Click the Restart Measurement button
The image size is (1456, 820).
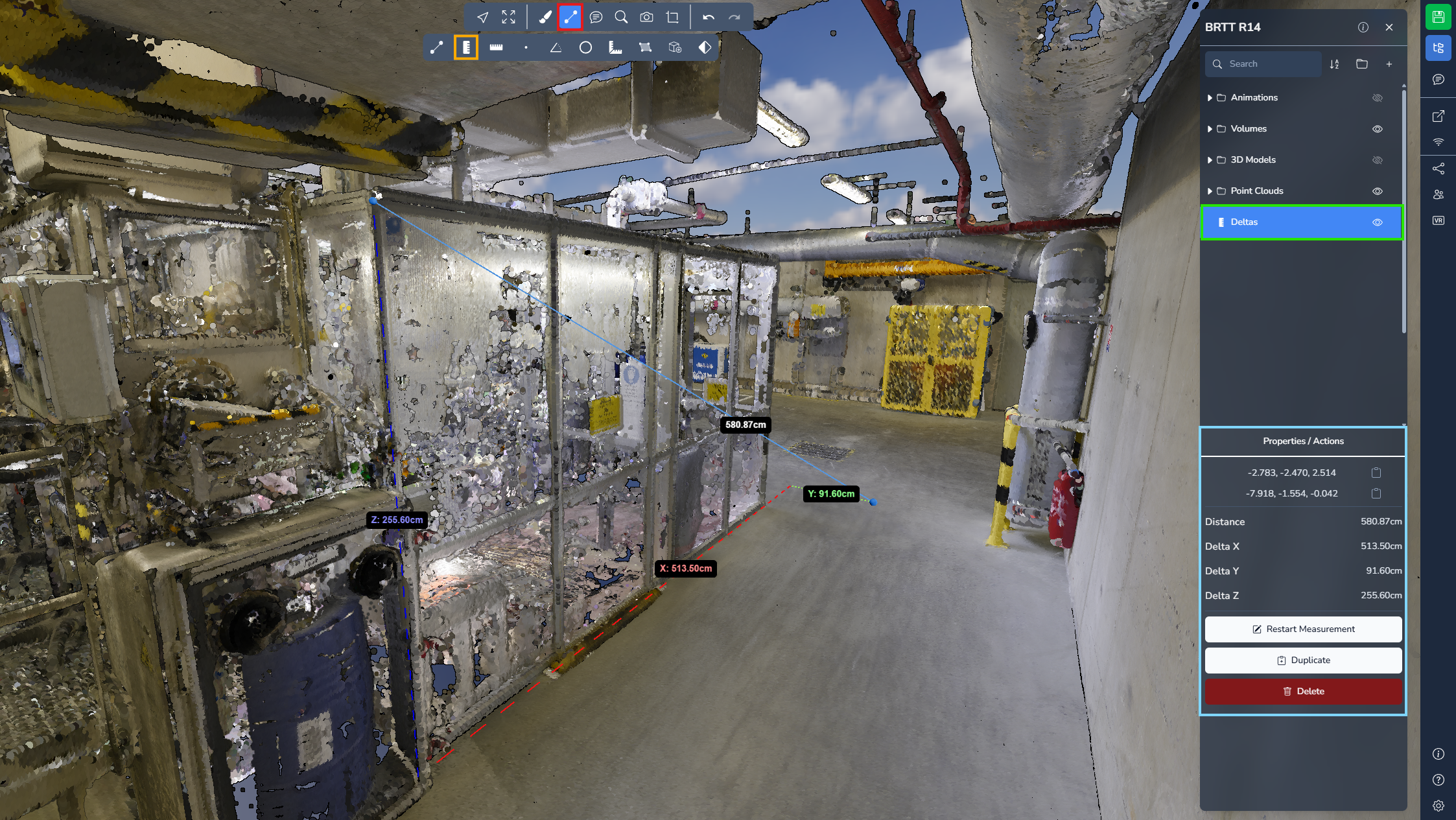pos(1303,629)
